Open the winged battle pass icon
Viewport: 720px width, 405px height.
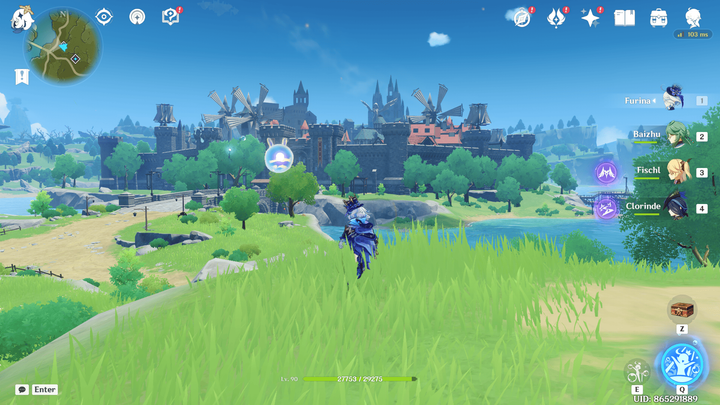click(x=556, y=17)
